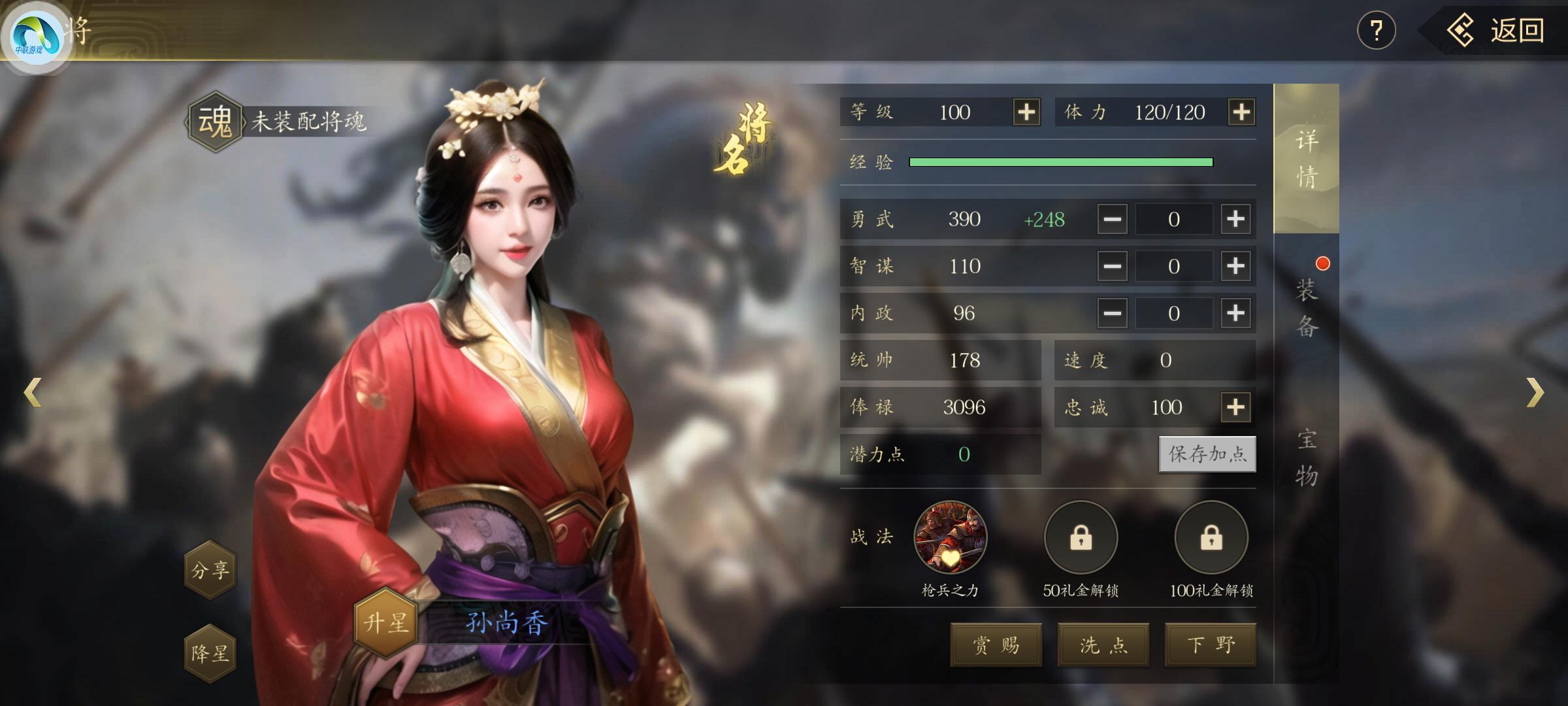This screenshot has height=706, width=1568.
Task: Select the 枪兵之力 war tactic icon
Action: 951,537
